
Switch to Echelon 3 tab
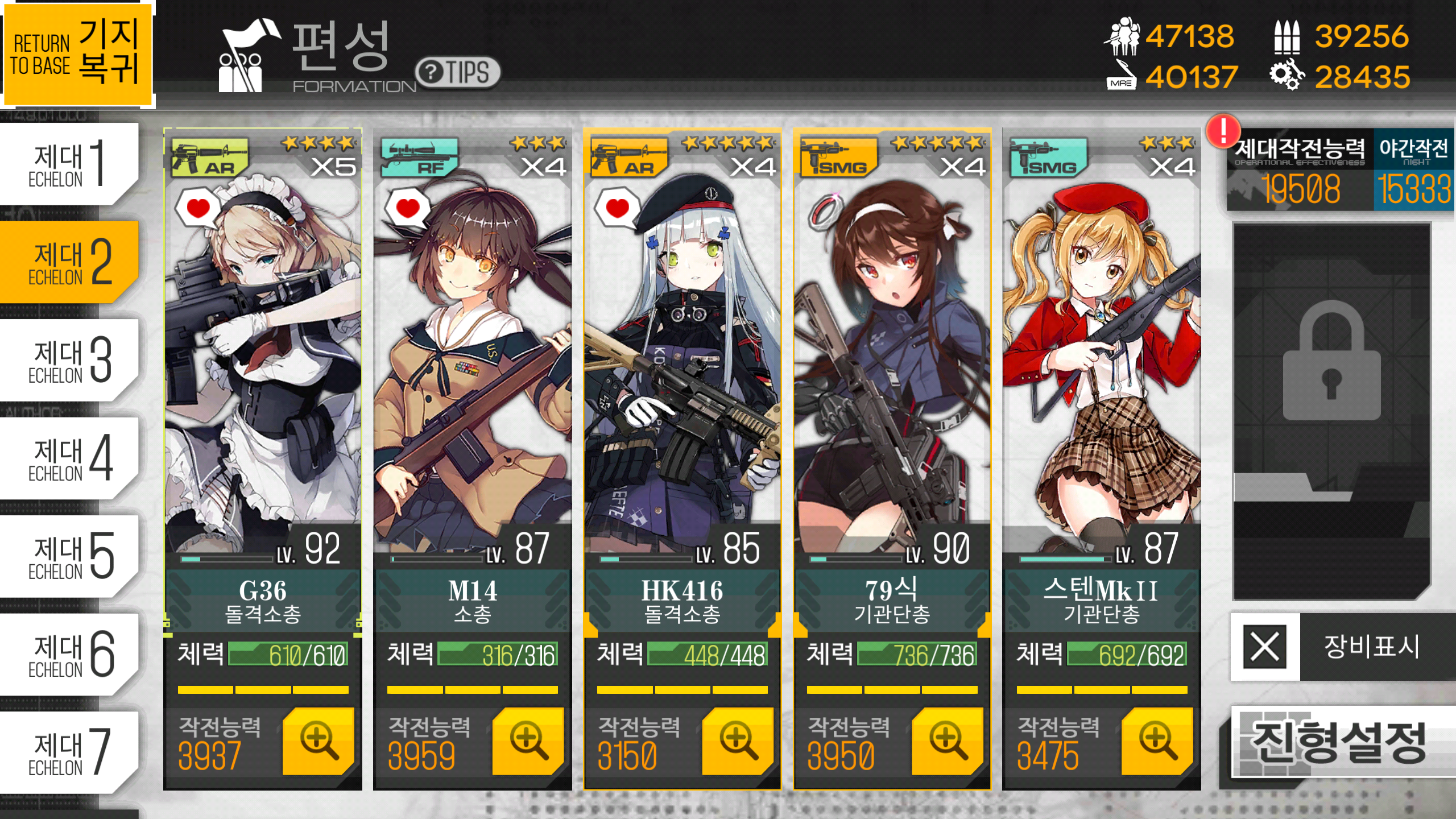[x=68, y=360]
